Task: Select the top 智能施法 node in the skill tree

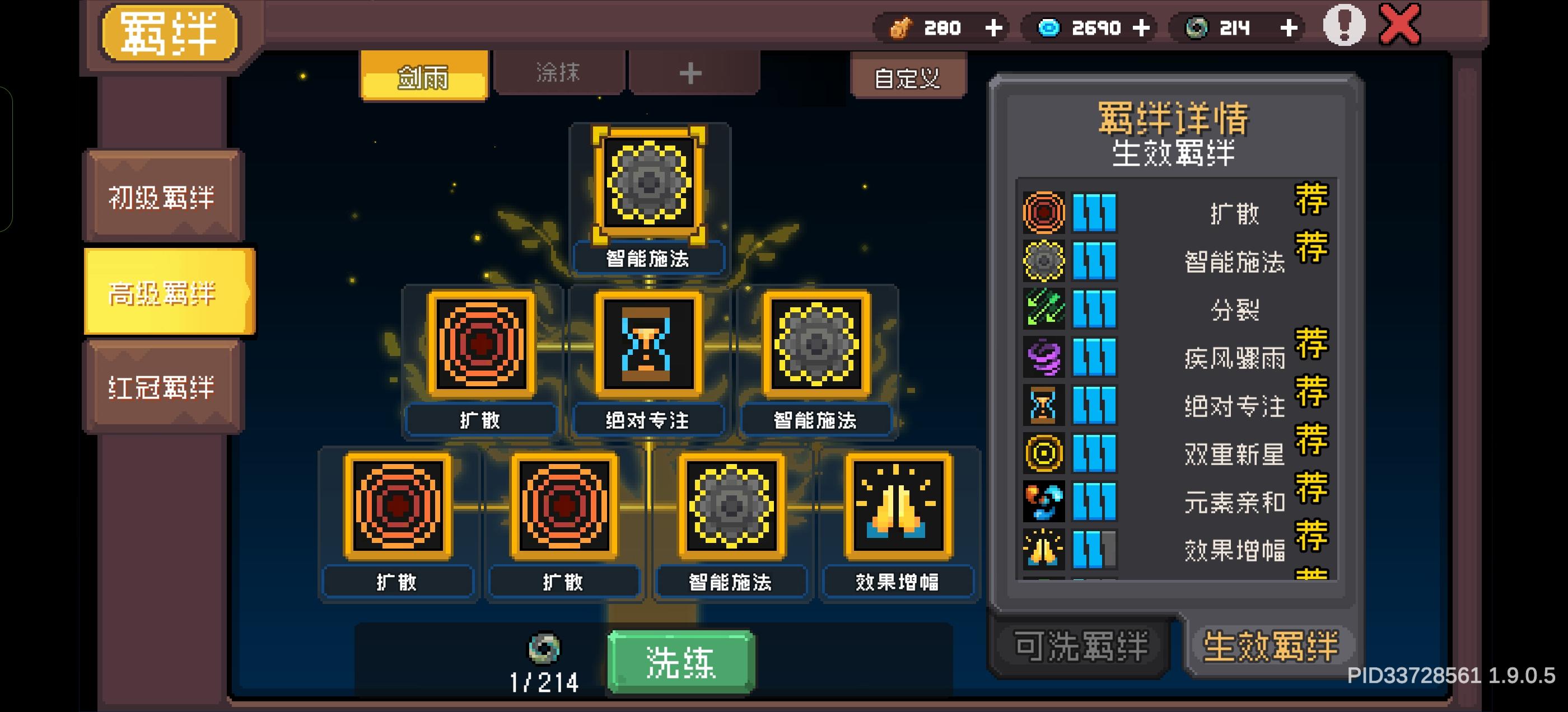Action: [x=648, y=182]
